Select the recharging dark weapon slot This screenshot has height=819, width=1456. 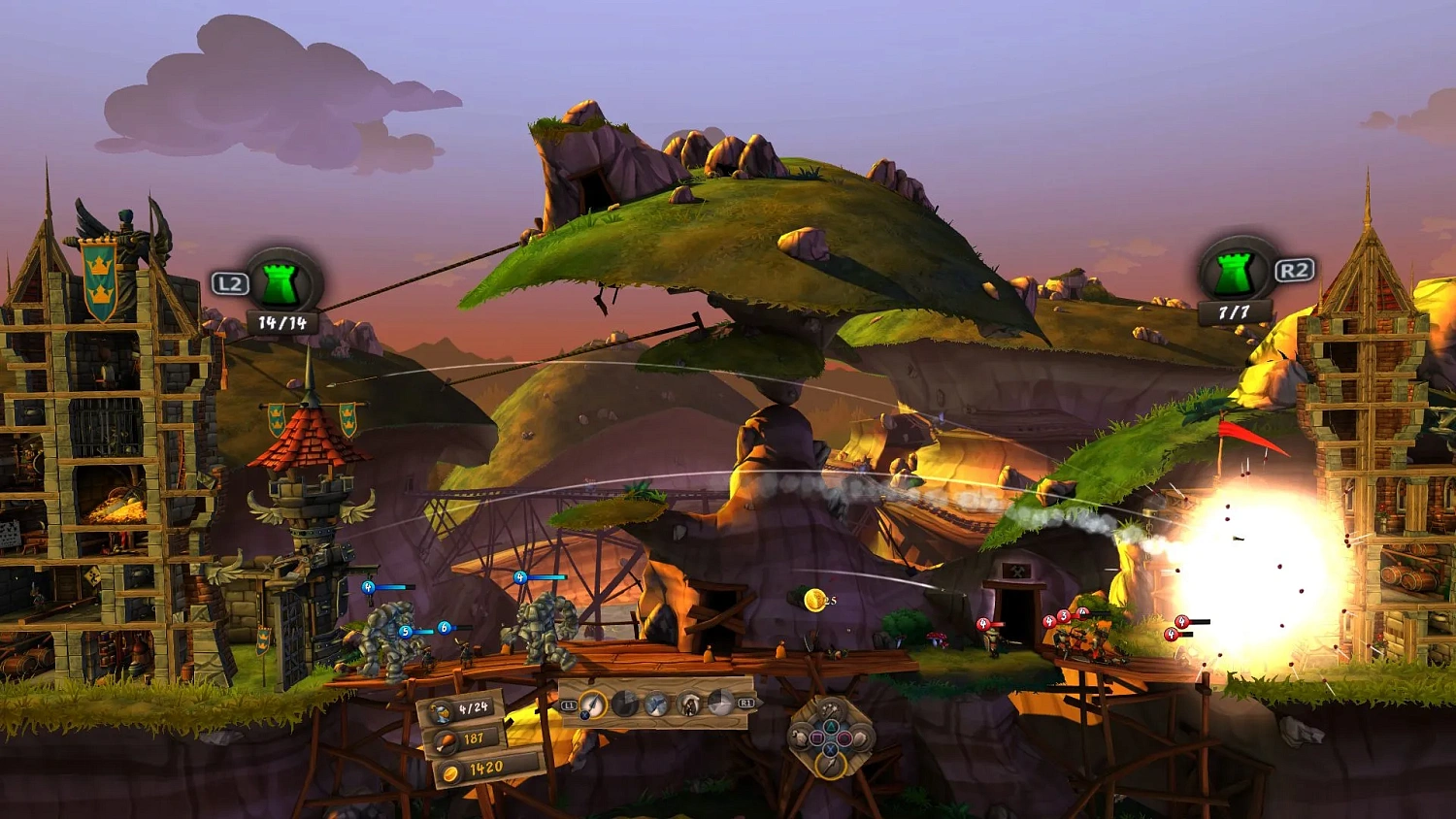coord(623,704)
